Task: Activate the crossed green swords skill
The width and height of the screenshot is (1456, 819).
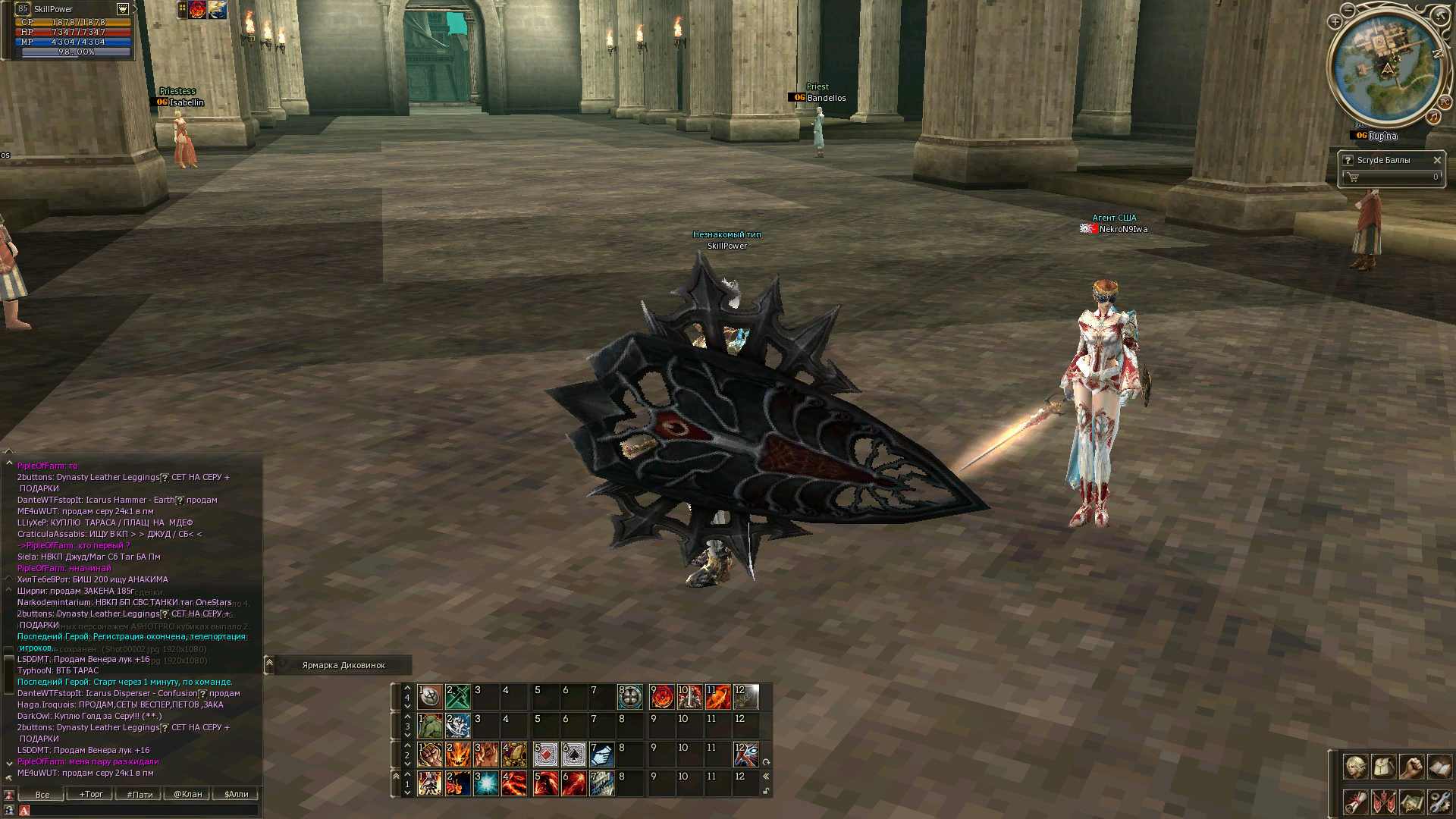Action: [x=458, y=696]
